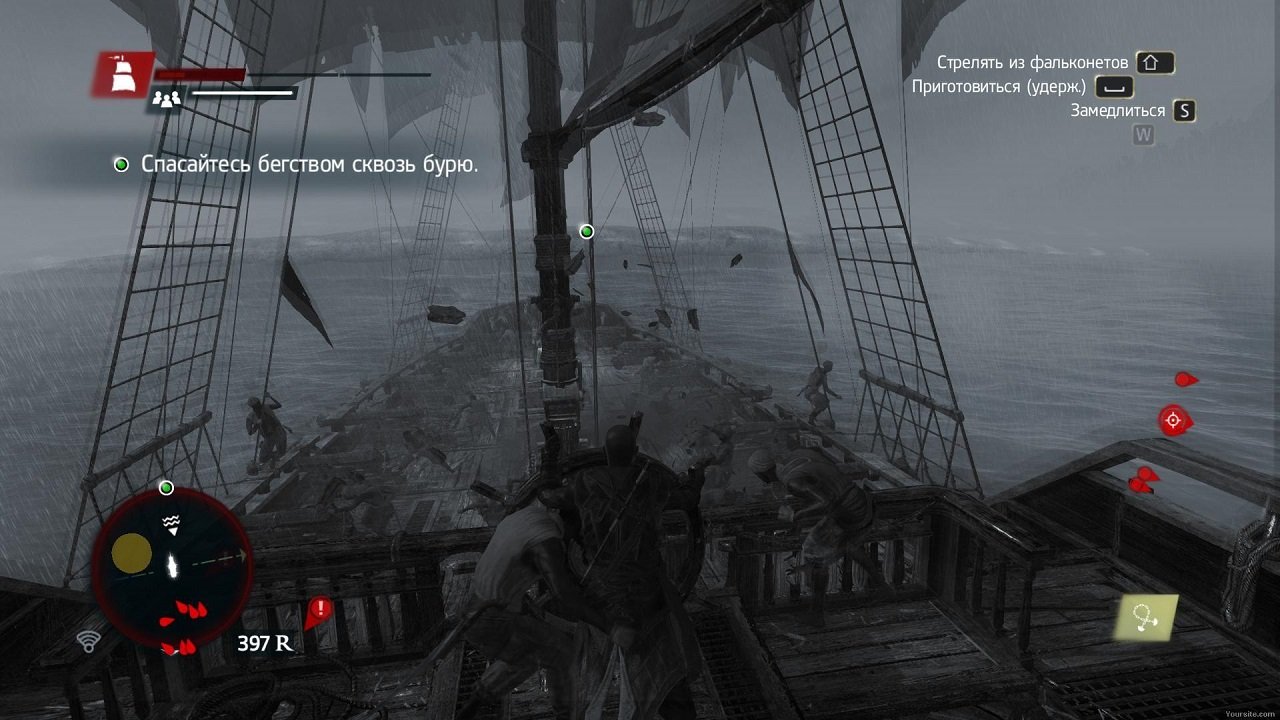Click the Shift key falconet prompt icon
The height and width of the screenshot is (720, 1280).
(x=1153, y=63)
